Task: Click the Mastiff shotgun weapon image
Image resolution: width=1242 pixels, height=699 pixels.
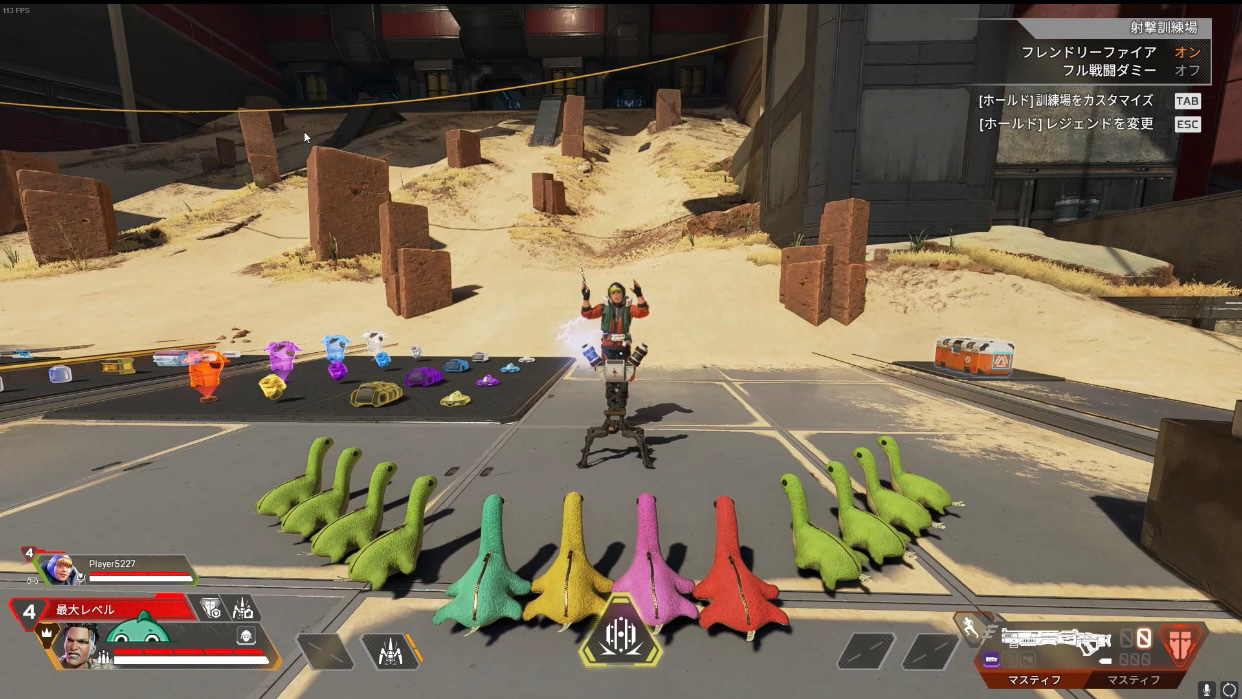Action: (1055, 638)
